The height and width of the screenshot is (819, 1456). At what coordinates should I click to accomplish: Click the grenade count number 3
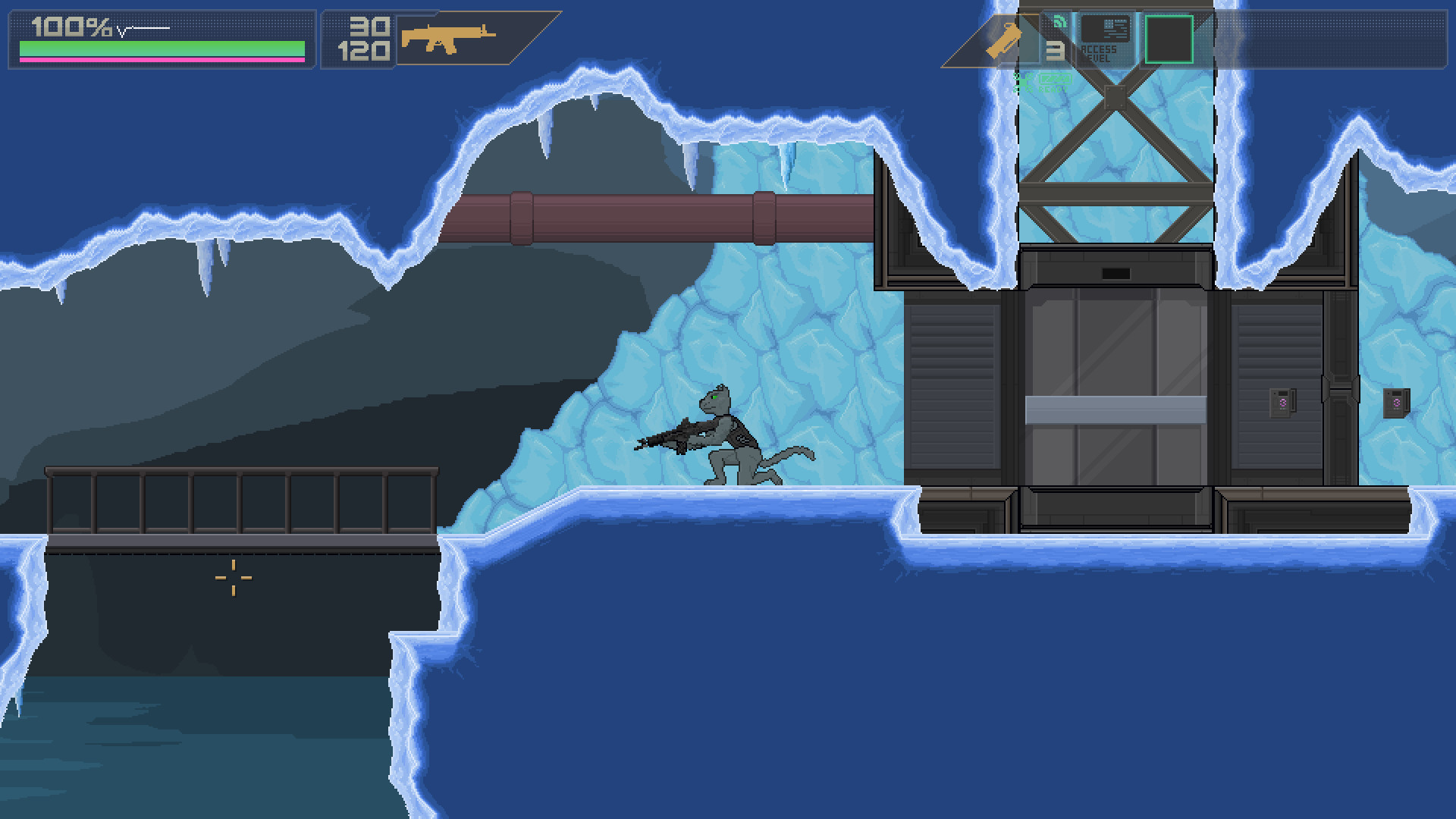tap(1056, 51)
